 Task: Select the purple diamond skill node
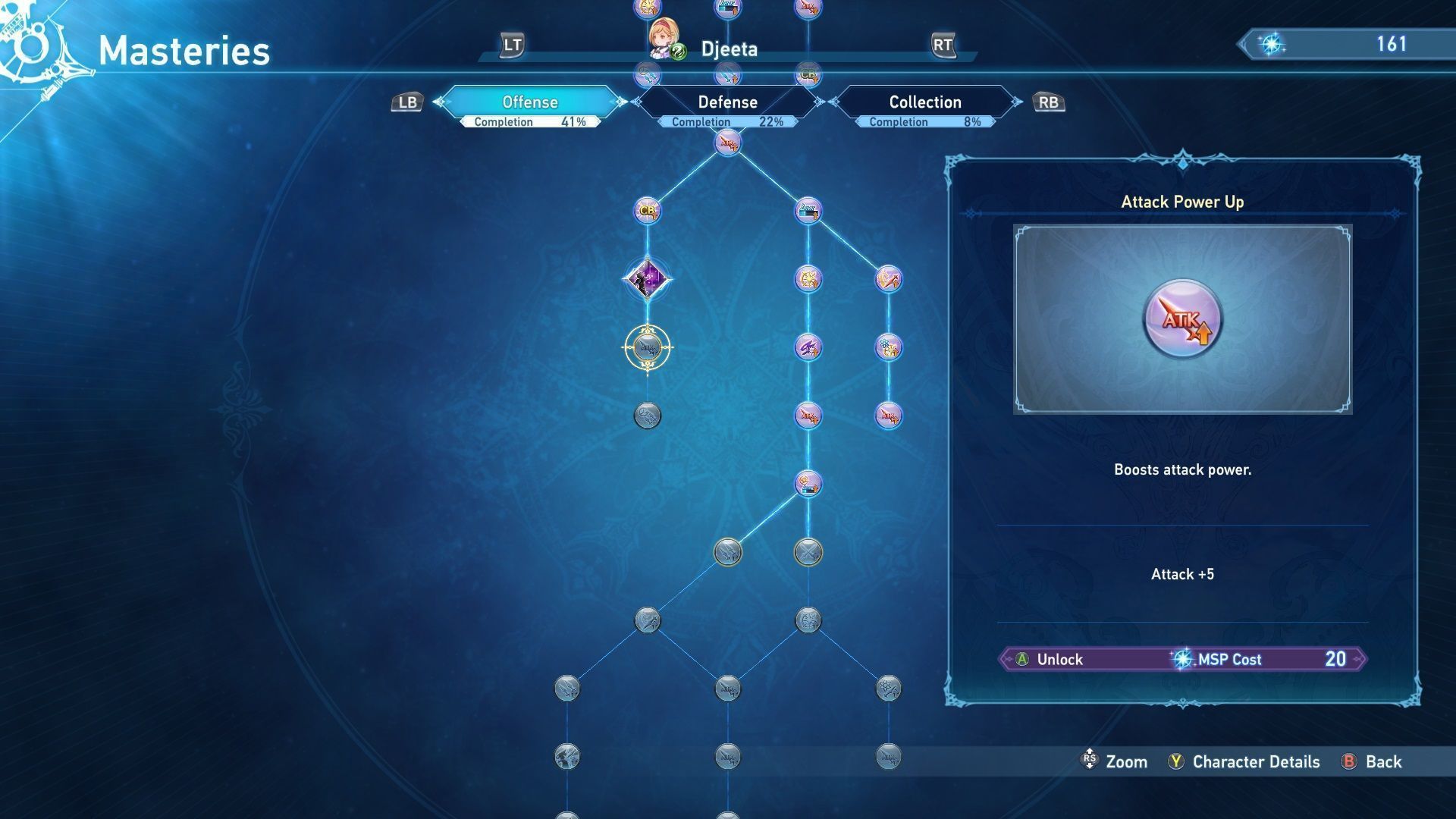(647, 279)
